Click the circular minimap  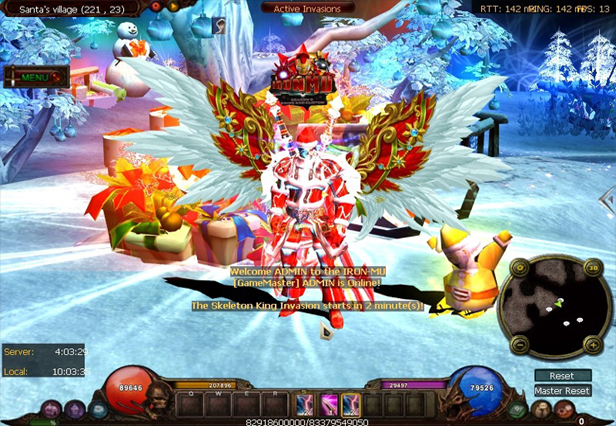[x=557, y=306]
